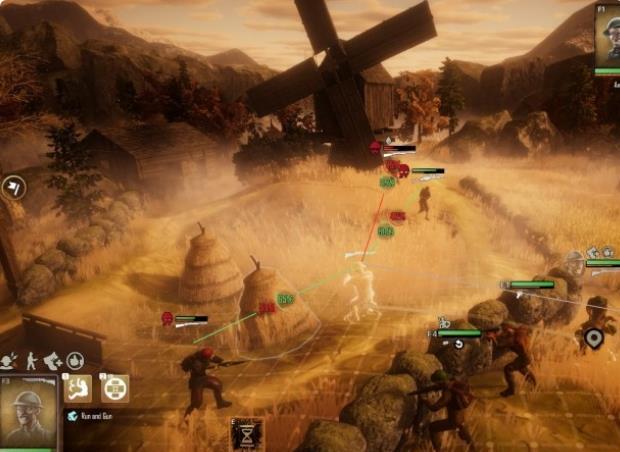Viewport: 620px width, 452px height.
Task: Select the helmeted soldier portrait, bottom left
Action: click(28, 413)
